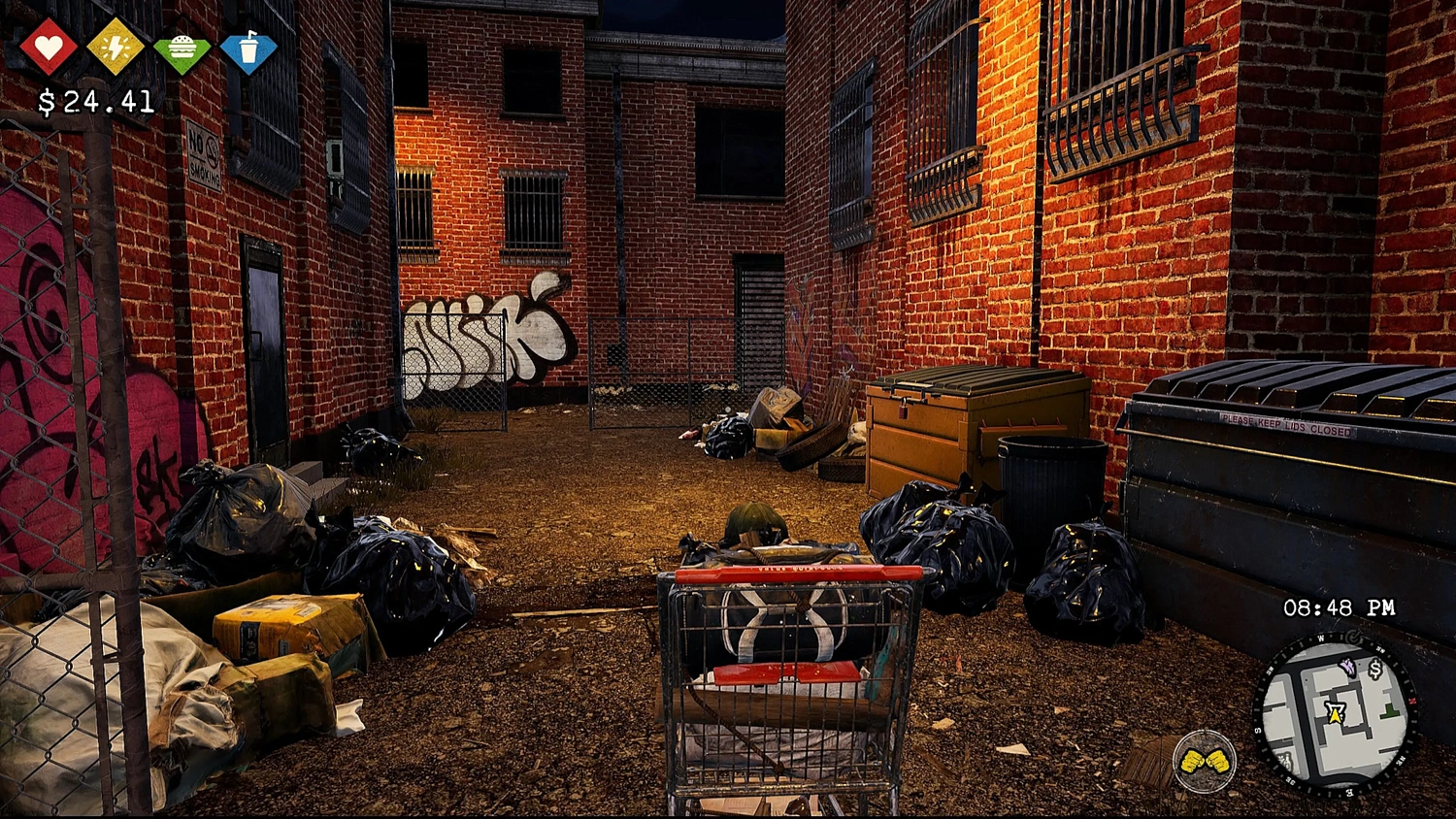Toggle the red N compass heading on minimap
Screen dimensions: 1456x819
click(x=1411, y=700)
